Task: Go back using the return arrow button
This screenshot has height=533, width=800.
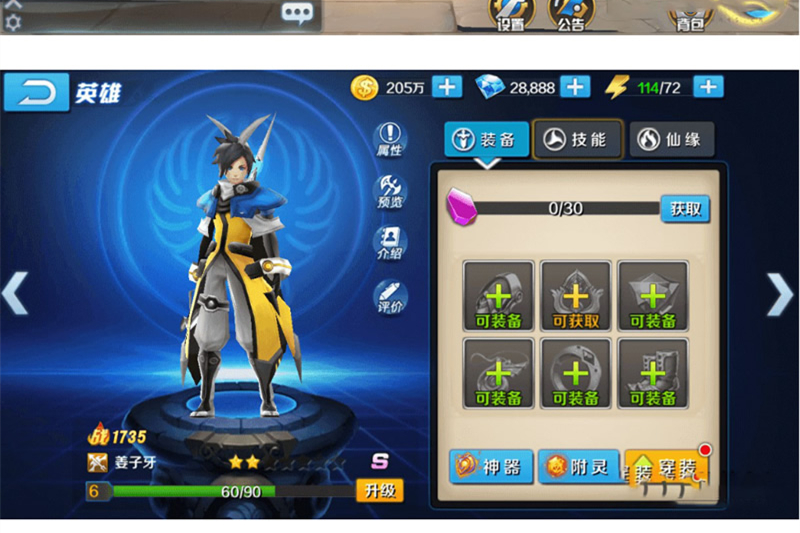Action: point(36,92)
